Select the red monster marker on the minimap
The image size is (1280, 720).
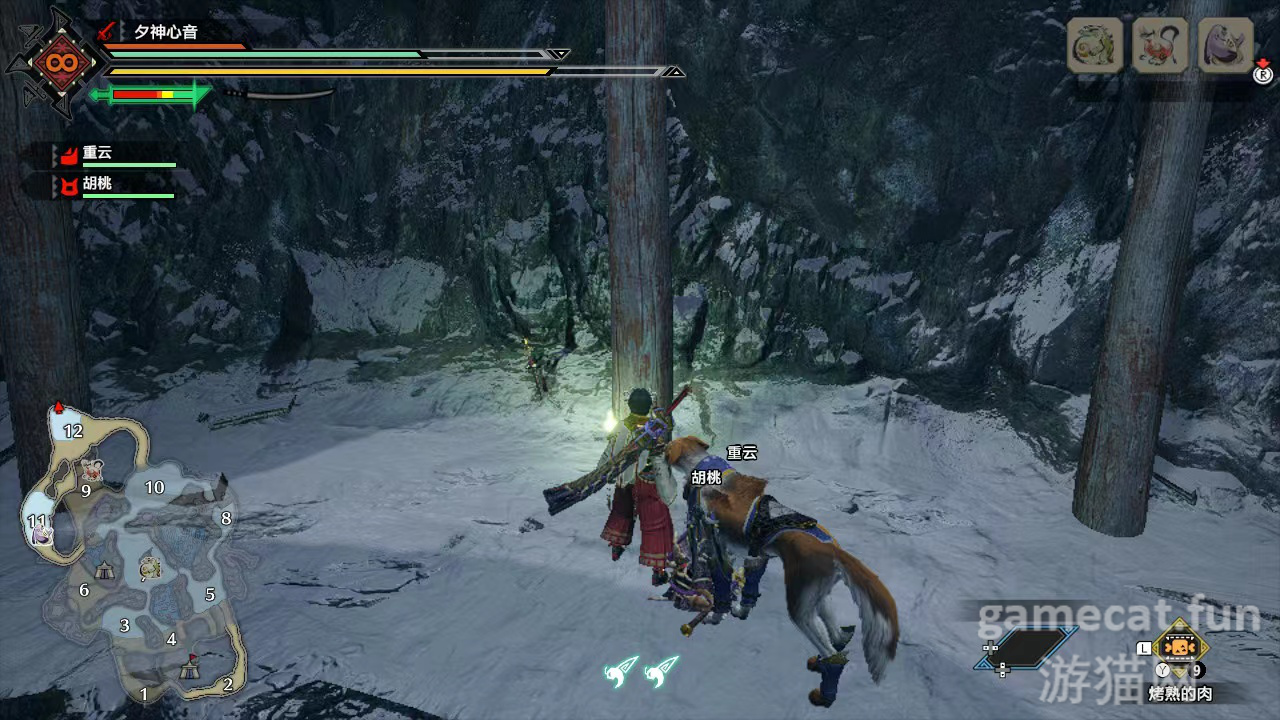coord(93,468)
